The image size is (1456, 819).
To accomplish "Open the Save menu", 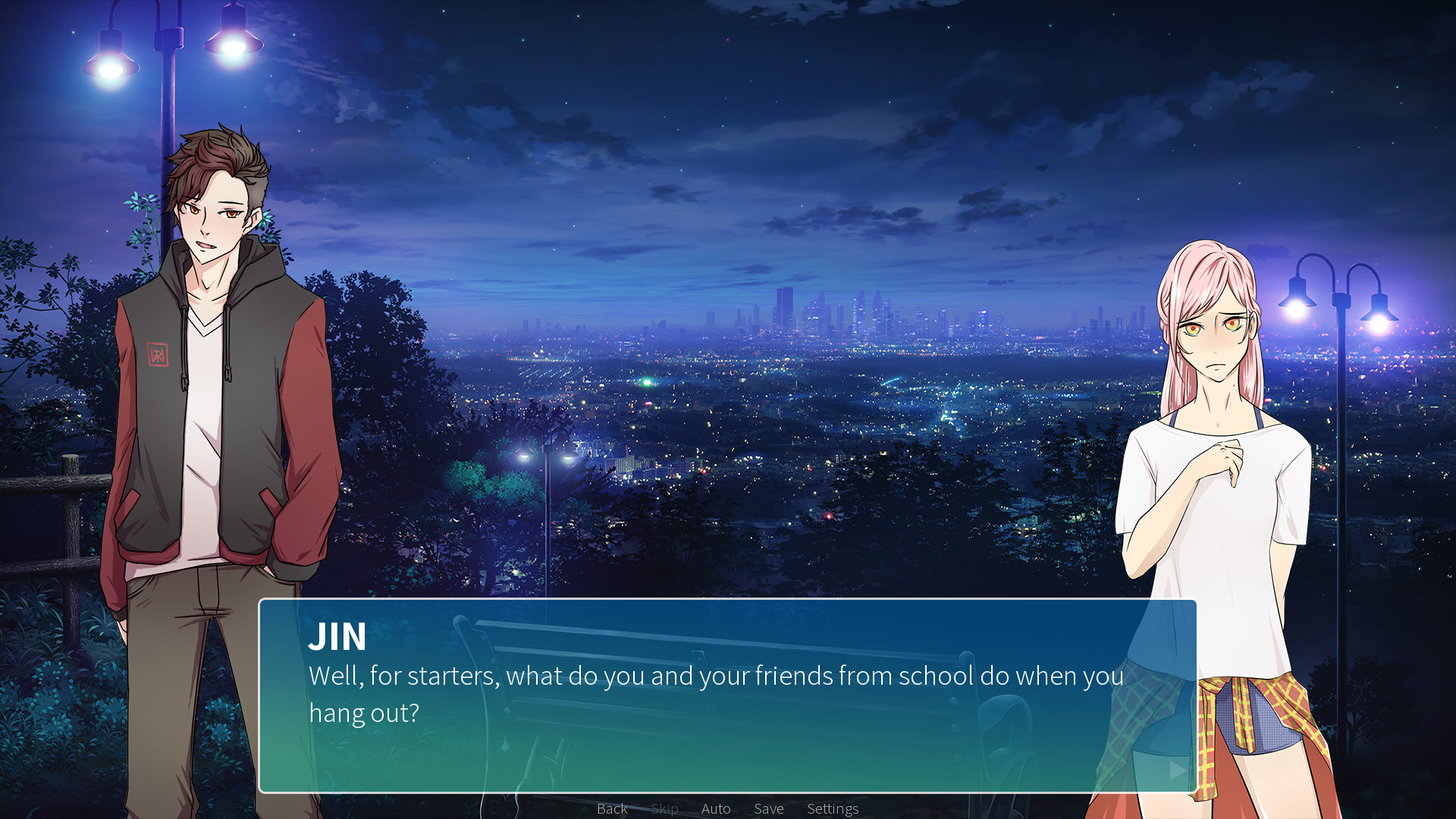I will pyautogui.click(x=768, y=808).
